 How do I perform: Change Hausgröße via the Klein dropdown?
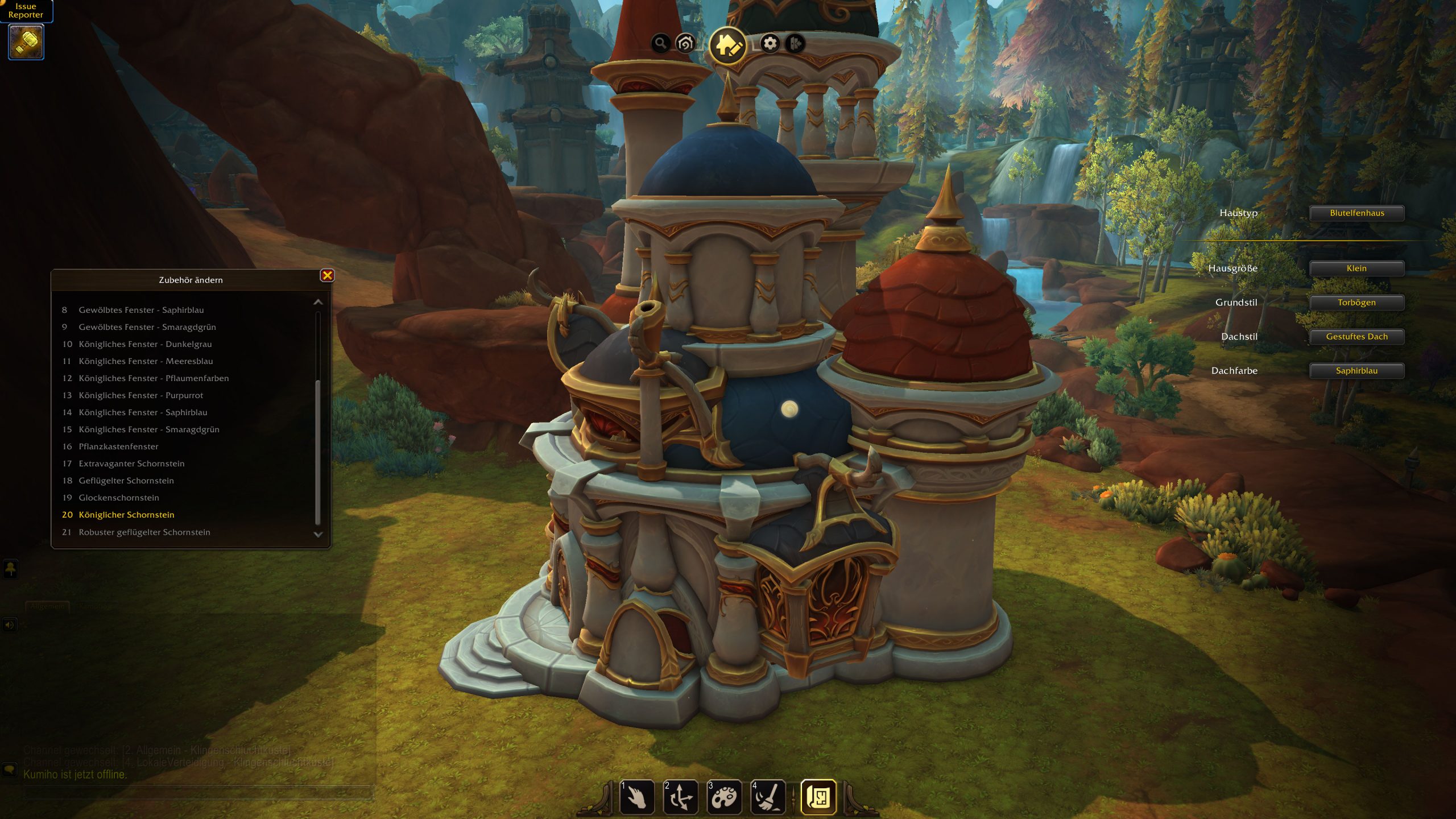(1356, 268)
